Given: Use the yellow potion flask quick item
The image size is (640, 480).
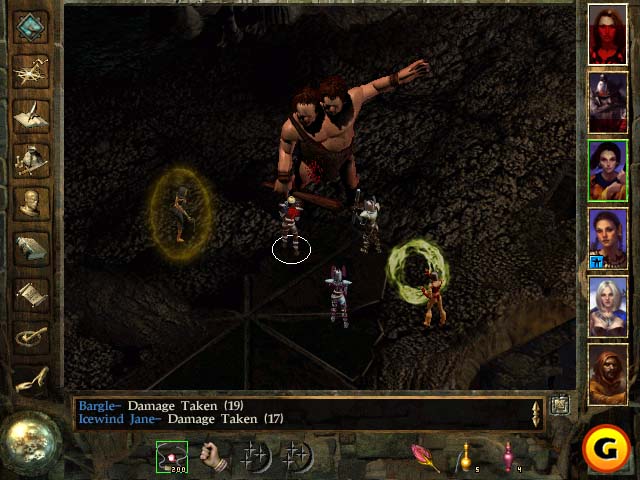Looking at the screenshot, I should coord(466,457).
